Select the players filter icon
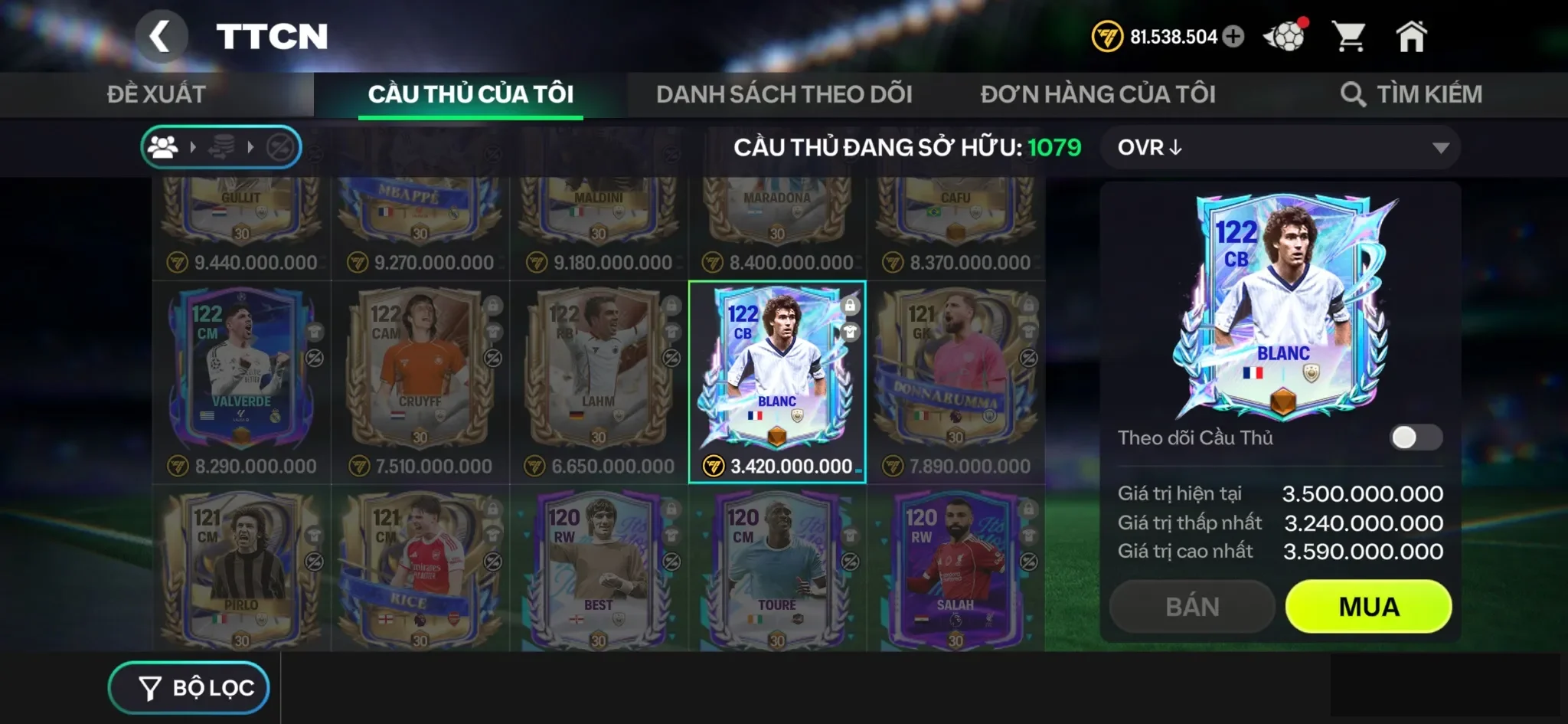Viewport: 1568px width, 724px height. pyautogui.click(x=162, y=147)
